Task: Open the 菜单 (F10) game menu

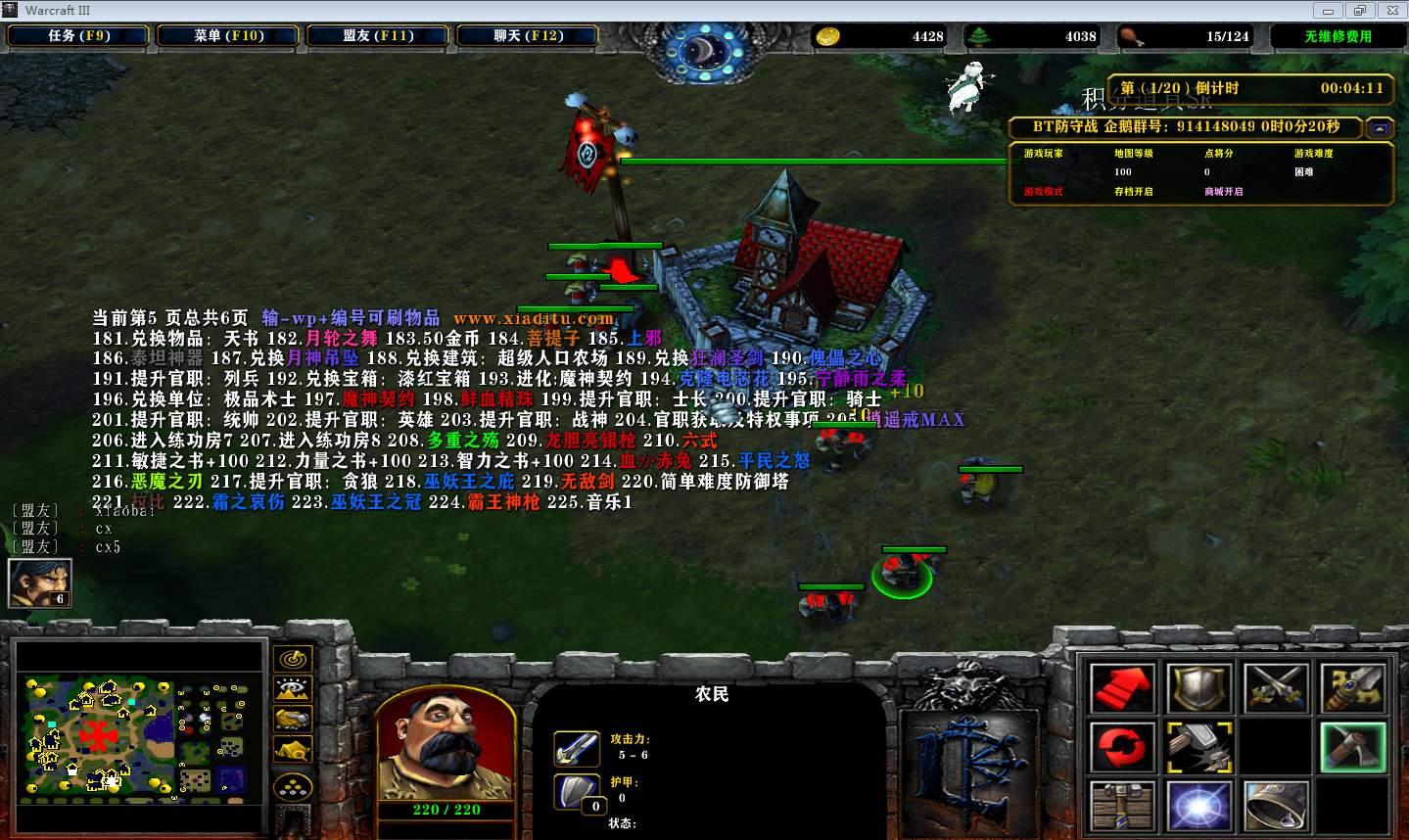Action: point(229,36)
